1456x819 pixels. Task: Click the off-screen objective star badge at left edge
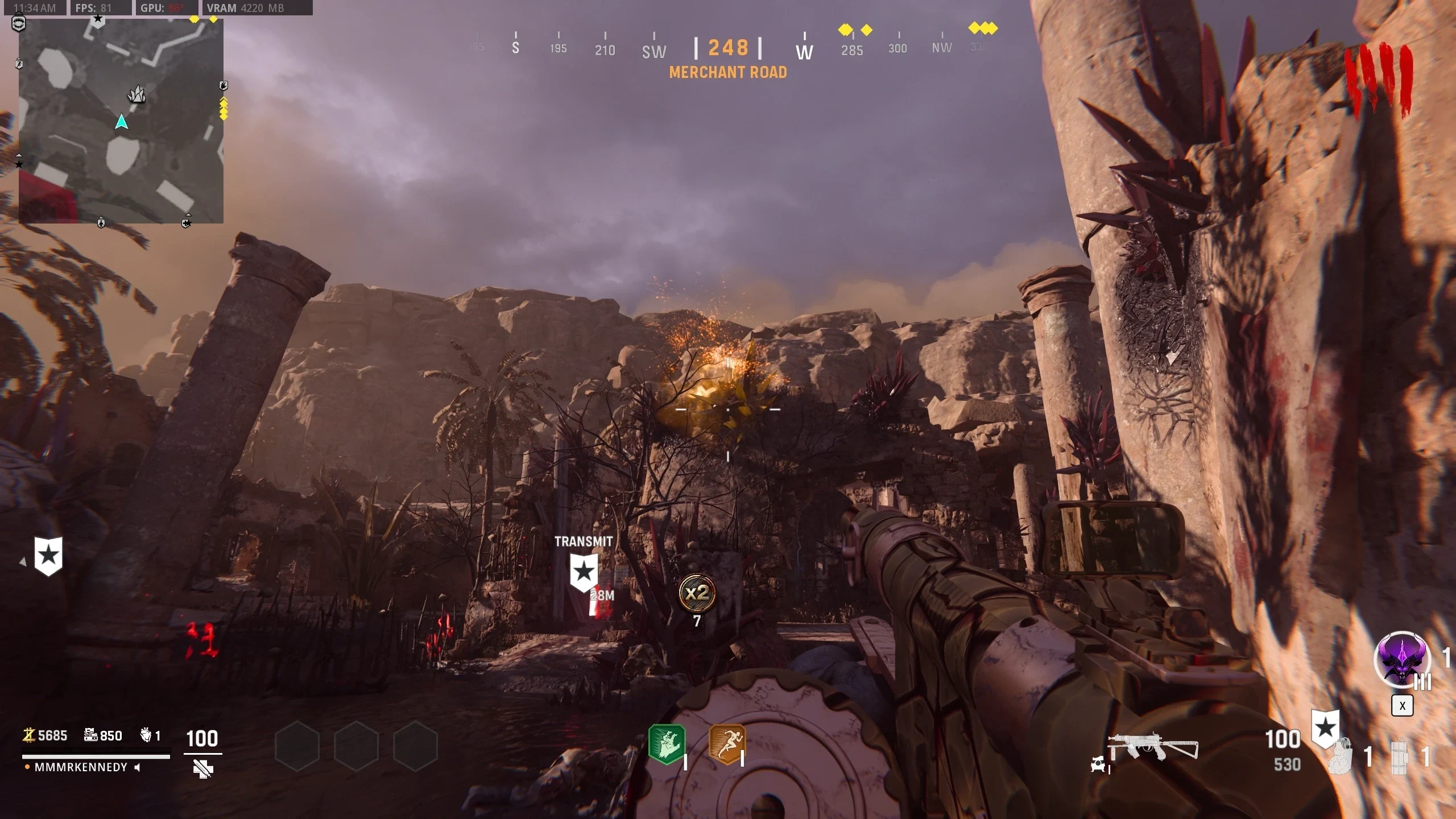48,556
